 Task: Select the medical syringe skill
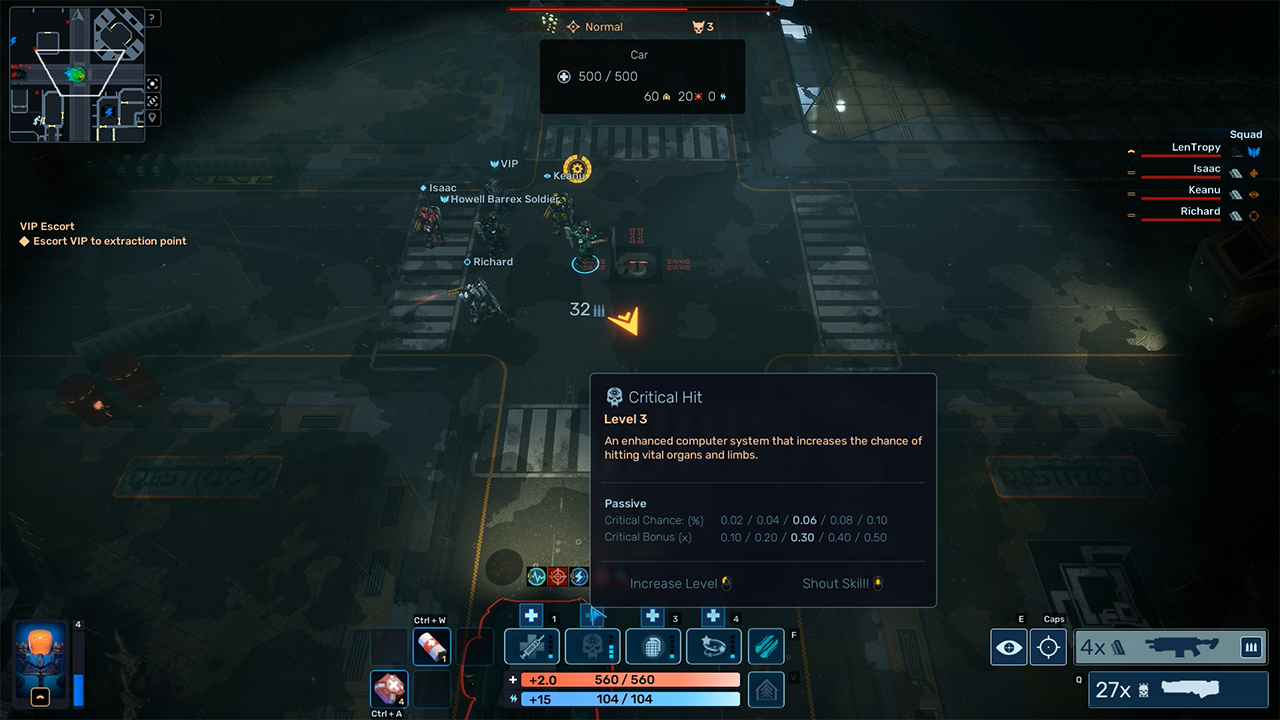pos(531,647)
